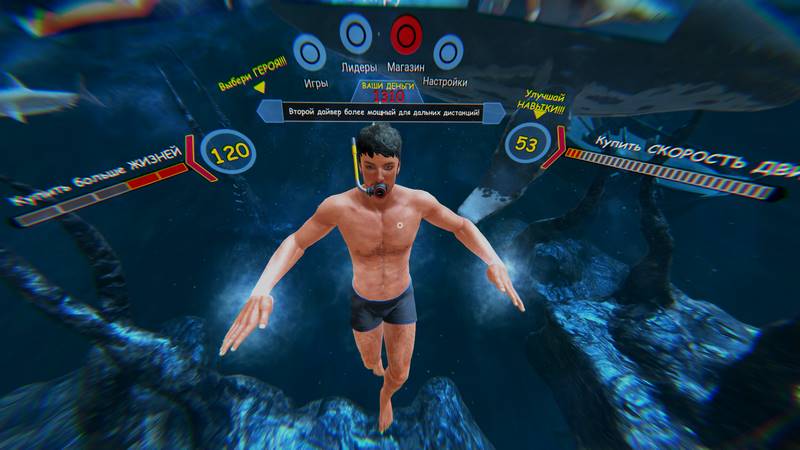Buy more lives for 120
The width and height of the screenshot is (800, 450).
coord(227,153)
